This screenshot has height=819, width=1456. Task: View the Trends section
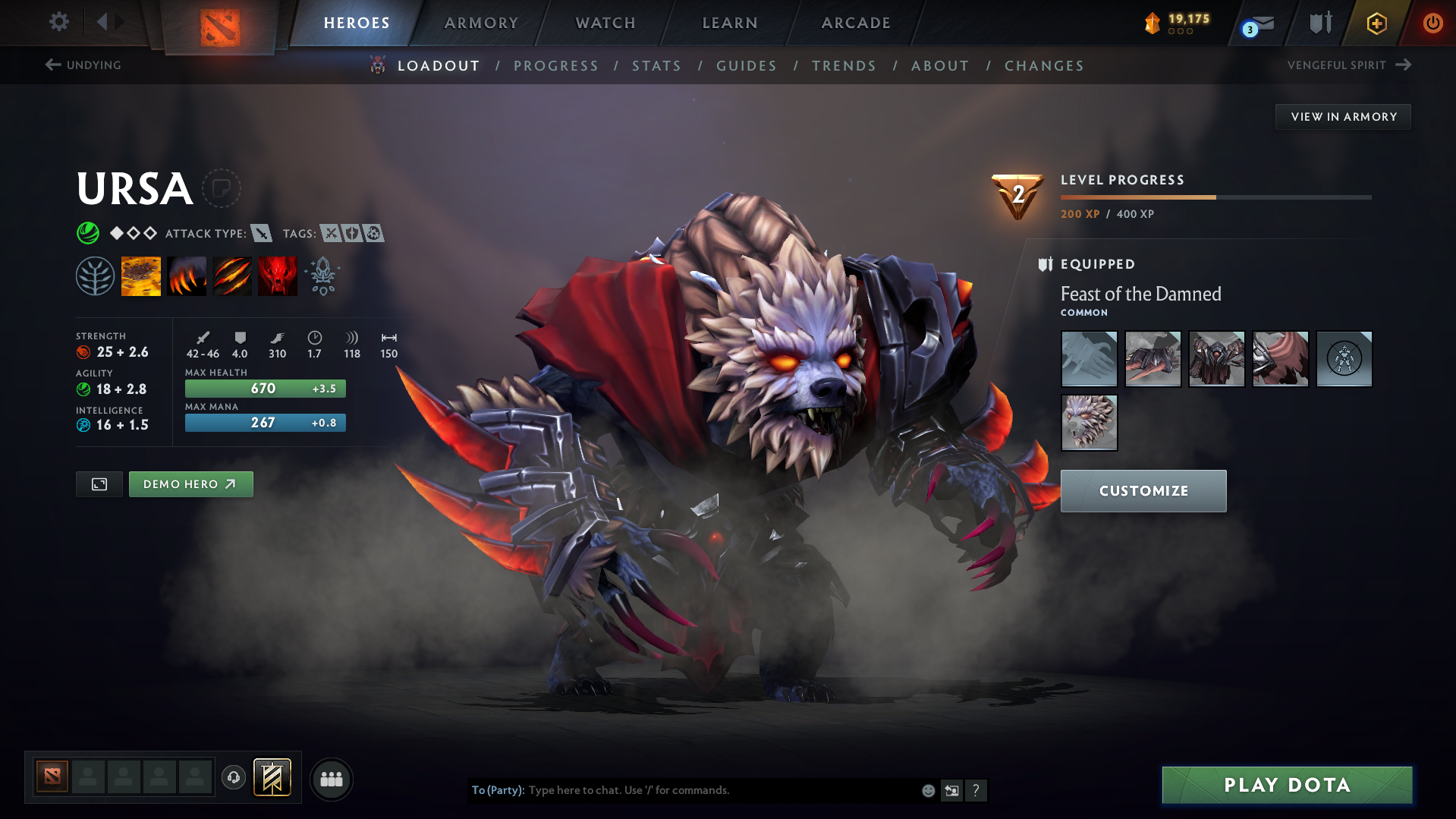click(844, 66)
